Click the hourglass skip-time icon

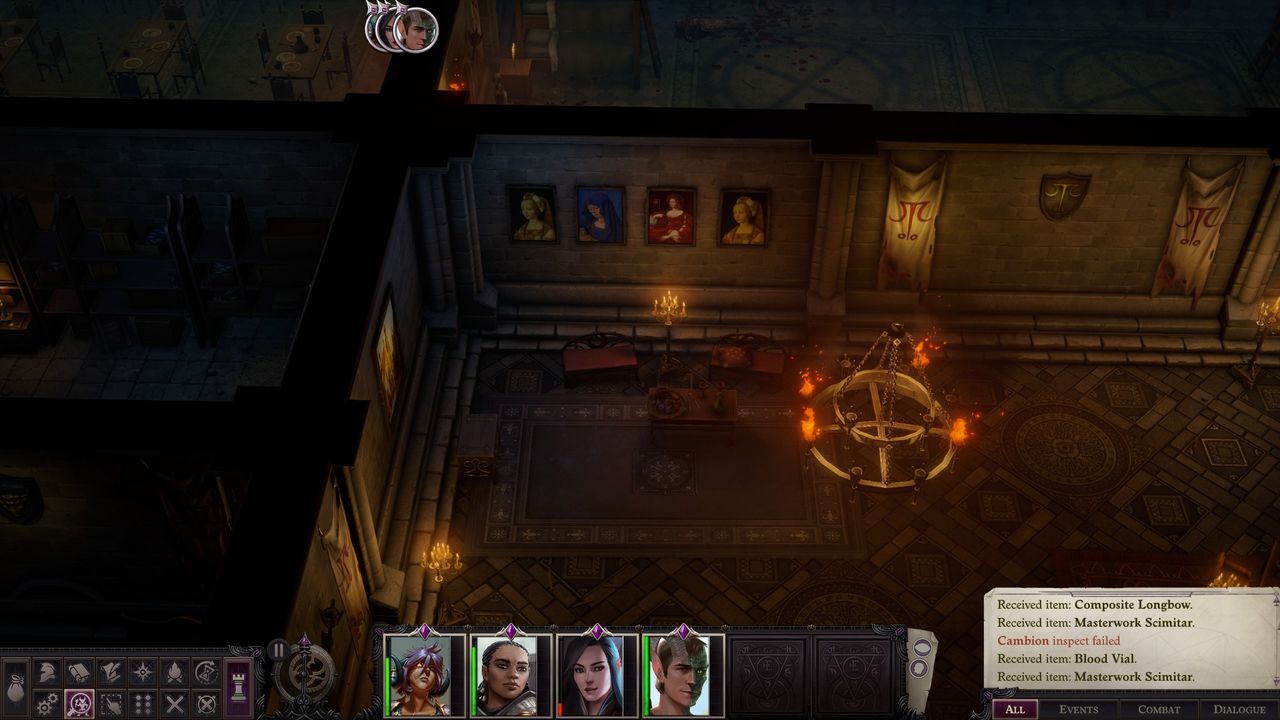pos(207,672)
